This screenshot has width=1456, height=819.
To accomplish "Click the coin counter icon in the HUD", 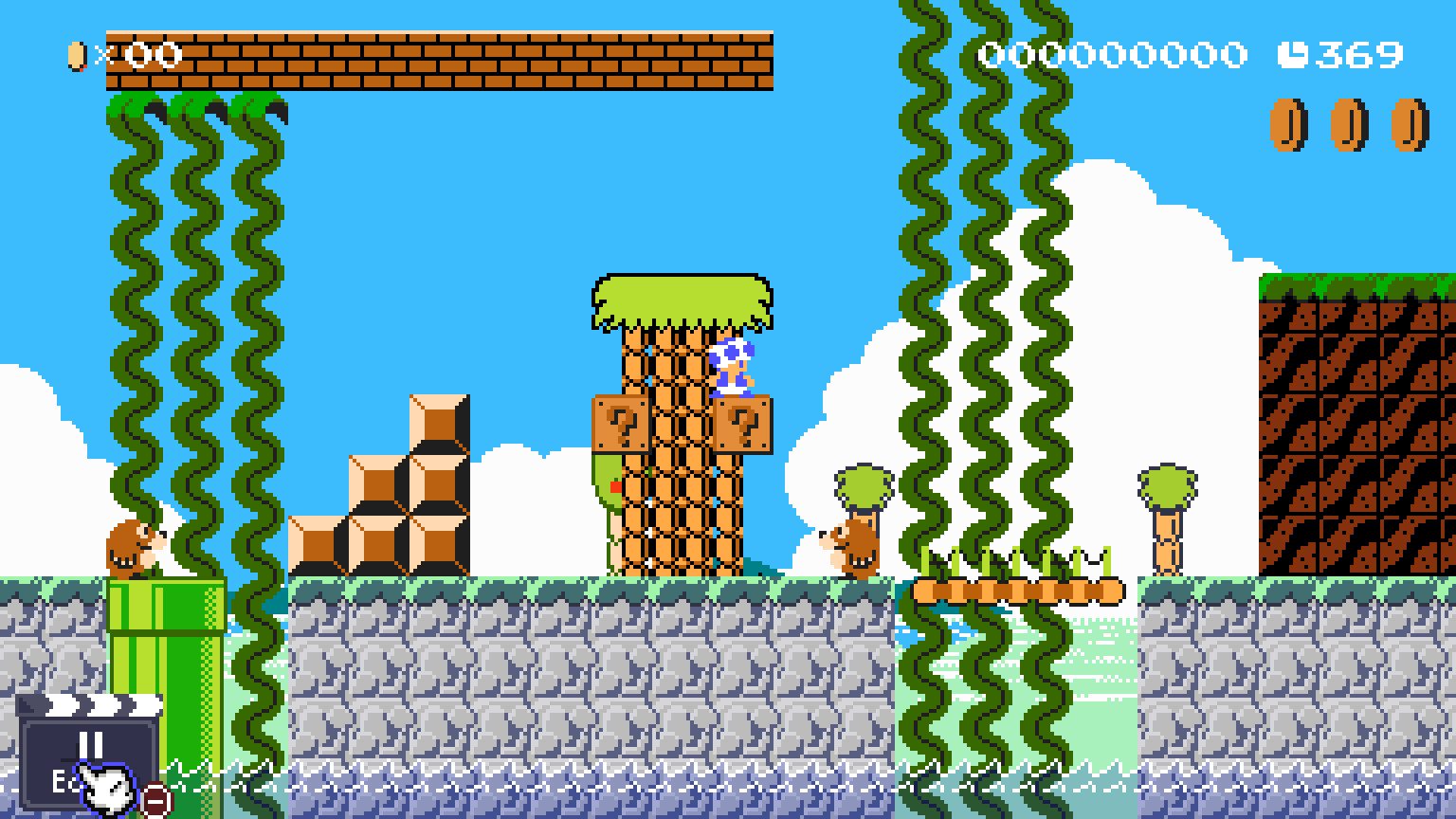I will click(x=75, y=54).
